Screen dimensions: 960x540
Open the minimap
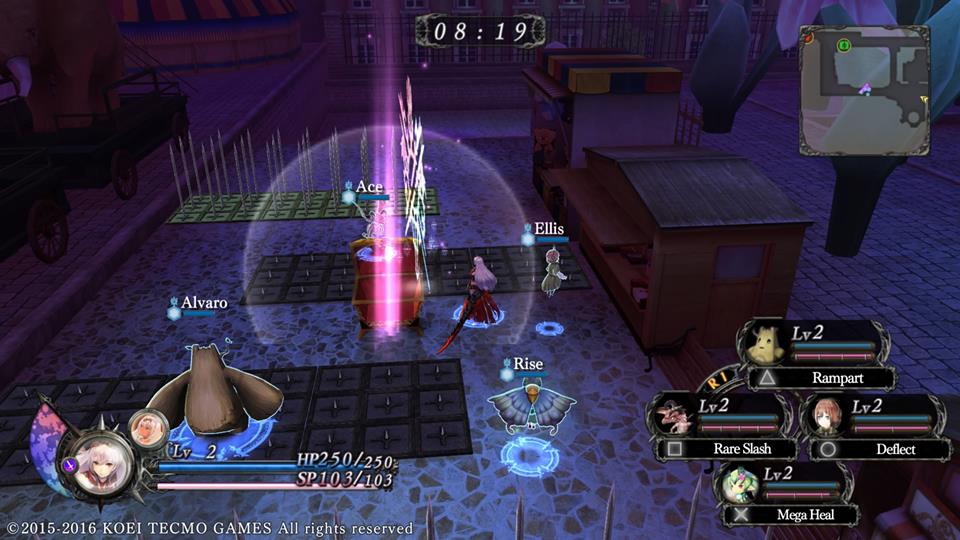864,90
